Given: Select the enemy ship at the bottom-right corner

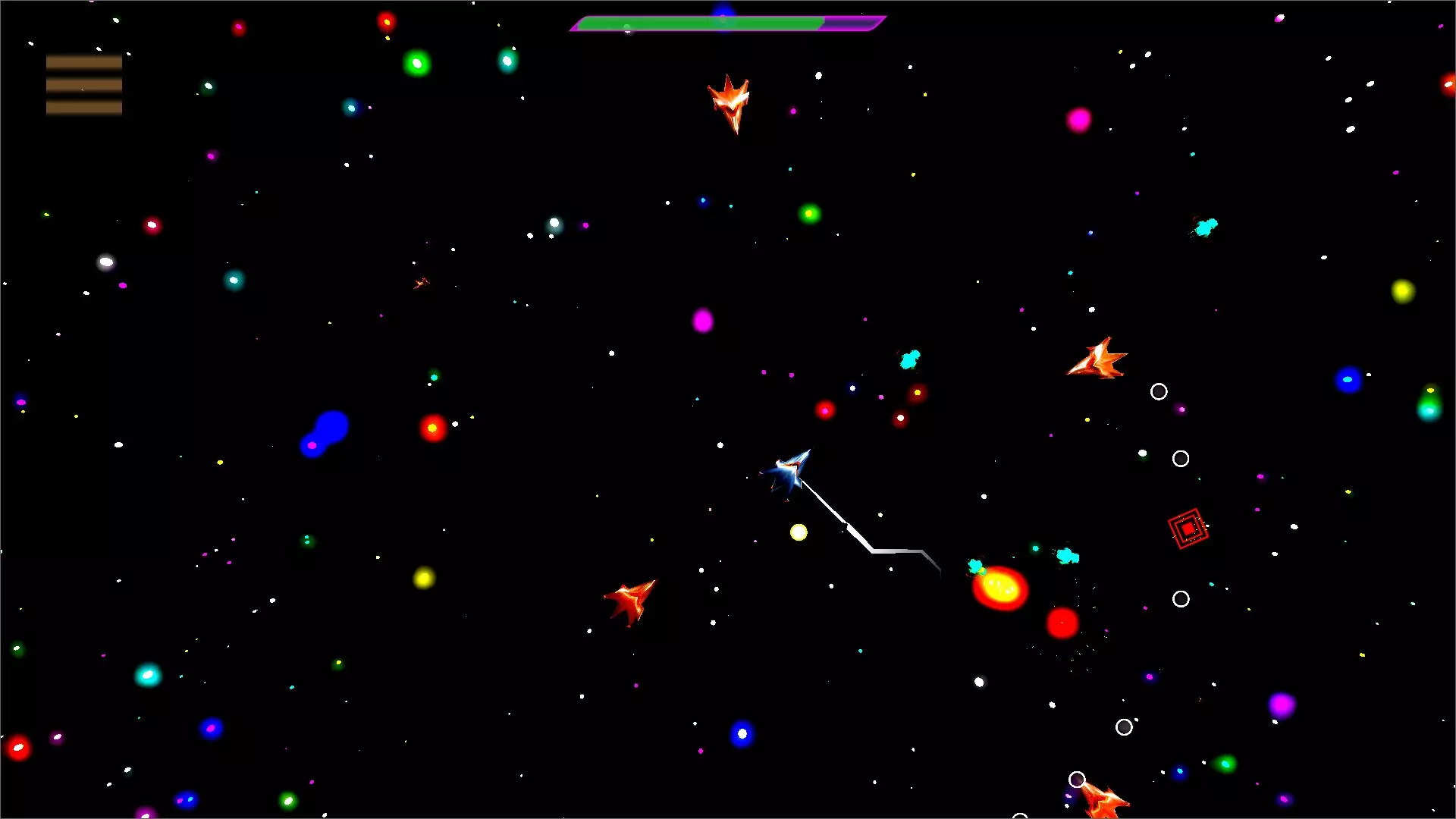Looking at the screenshot, I should 1103,804.
